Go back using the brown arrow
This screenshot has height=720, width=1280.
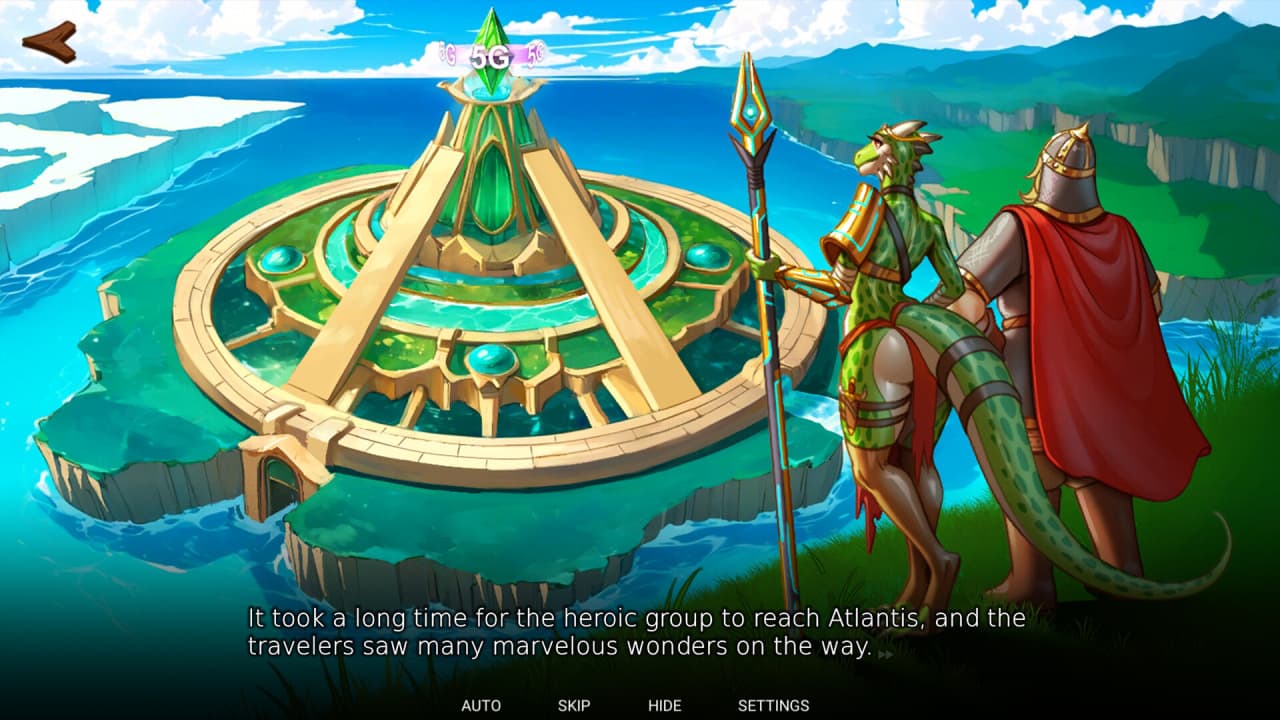pos(49,42)
